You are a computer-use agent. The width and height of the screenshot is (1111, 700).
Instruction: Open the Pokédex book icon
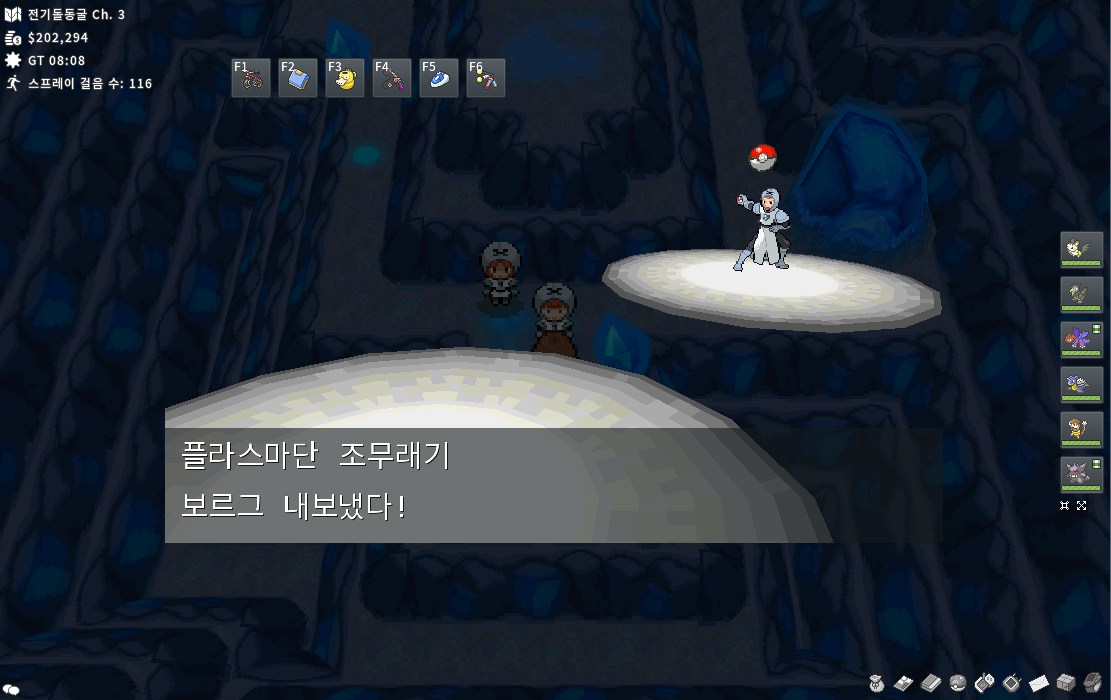tap(930, 683)
